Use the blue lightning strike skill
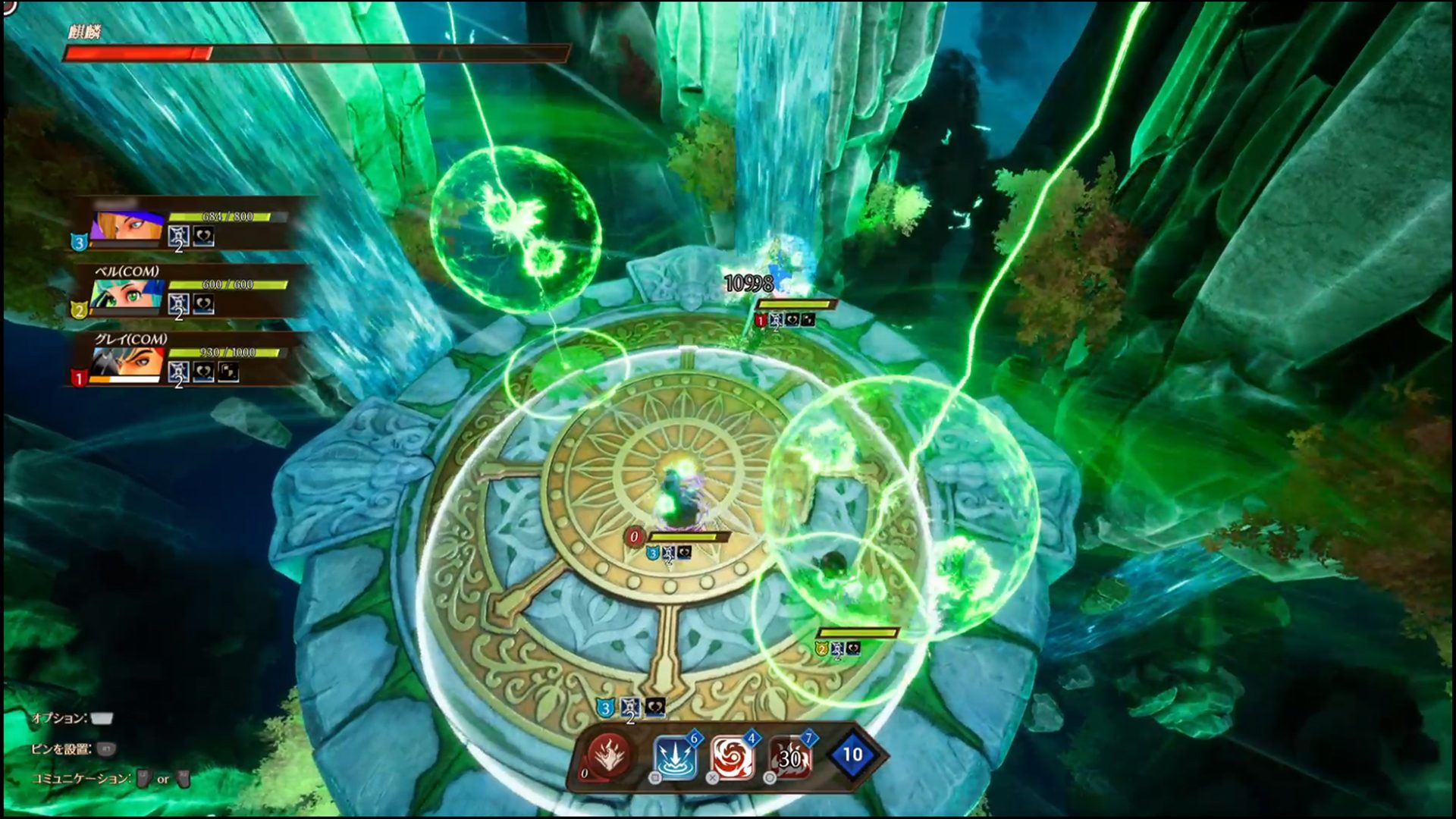Viewport: 1456px width, 819px height. click(x=675, y=756)
